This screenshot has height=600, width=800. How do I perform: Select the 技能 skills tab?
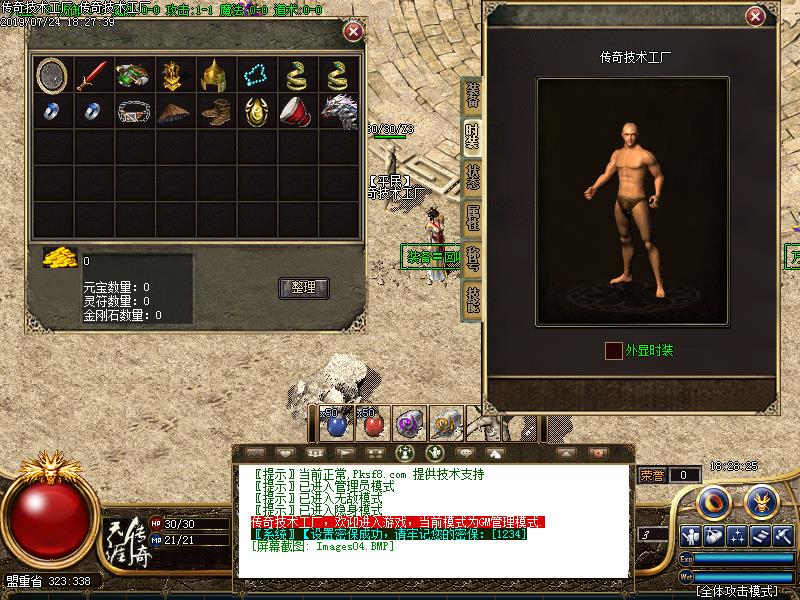472,300
